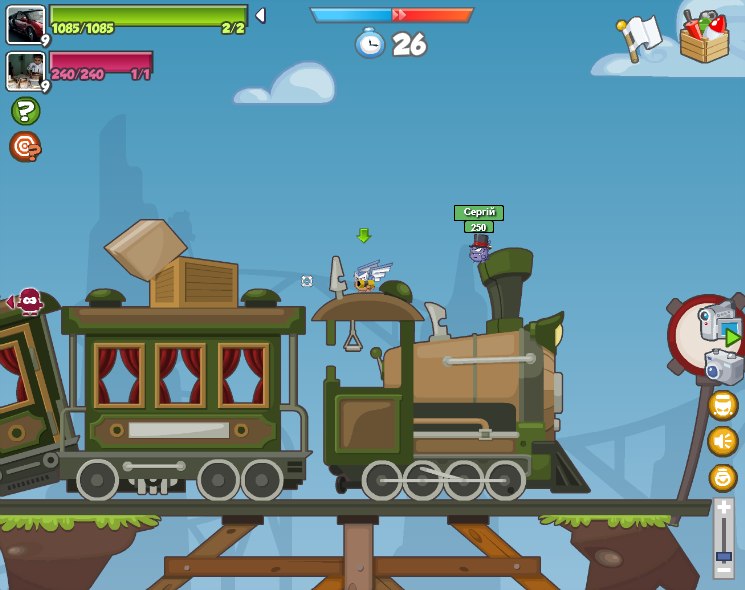Start the video camera replay recording

tap(718, 325)
